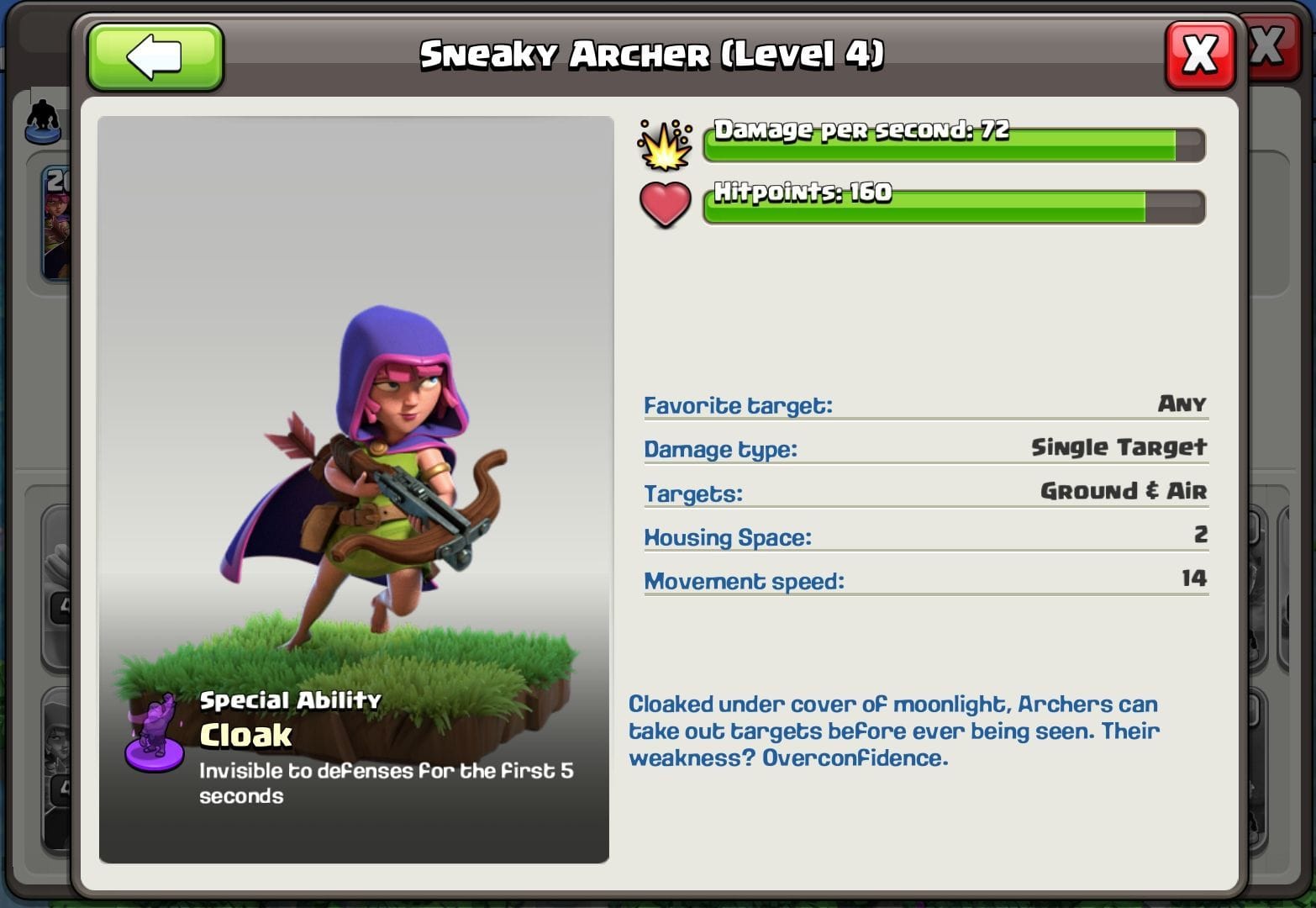Click the Special Ability Cloak description text
The width and height of the screenshot is (1316, 908).
click(x=387, y=782)
